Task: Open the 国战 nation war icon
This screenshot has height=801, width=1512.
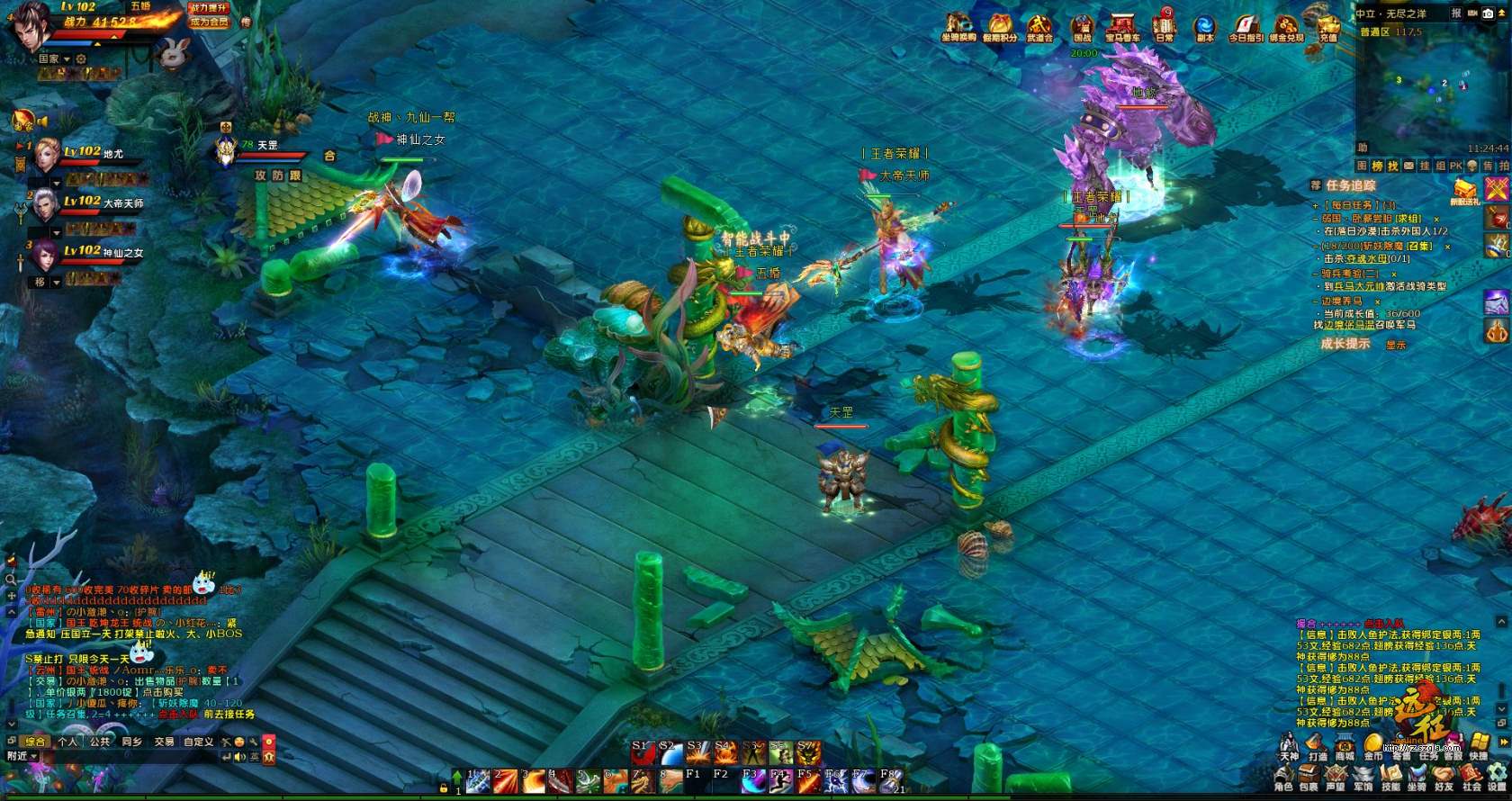Action: (x=1082, y=27)
